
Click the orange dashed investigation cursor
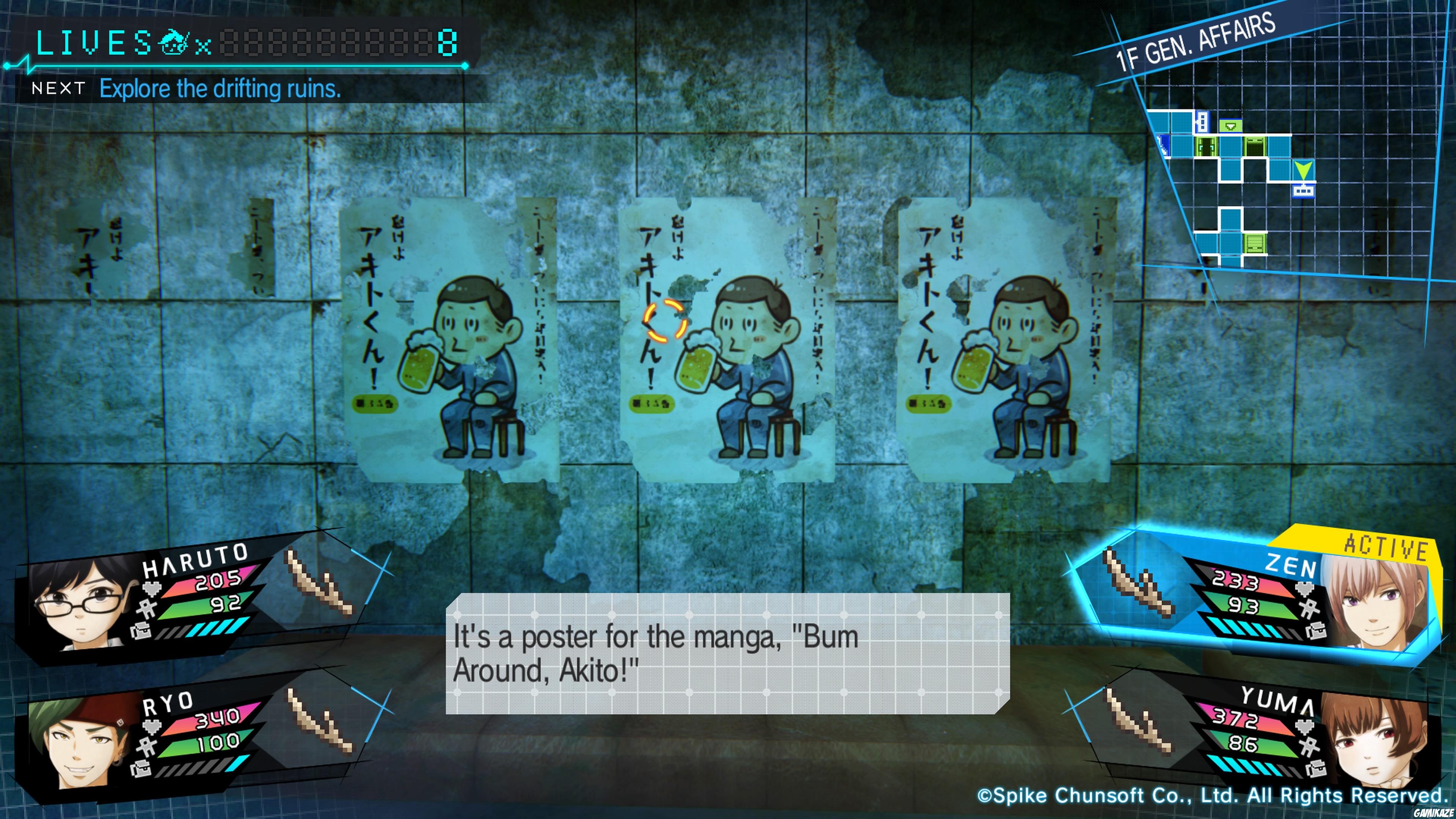(665, 320)
